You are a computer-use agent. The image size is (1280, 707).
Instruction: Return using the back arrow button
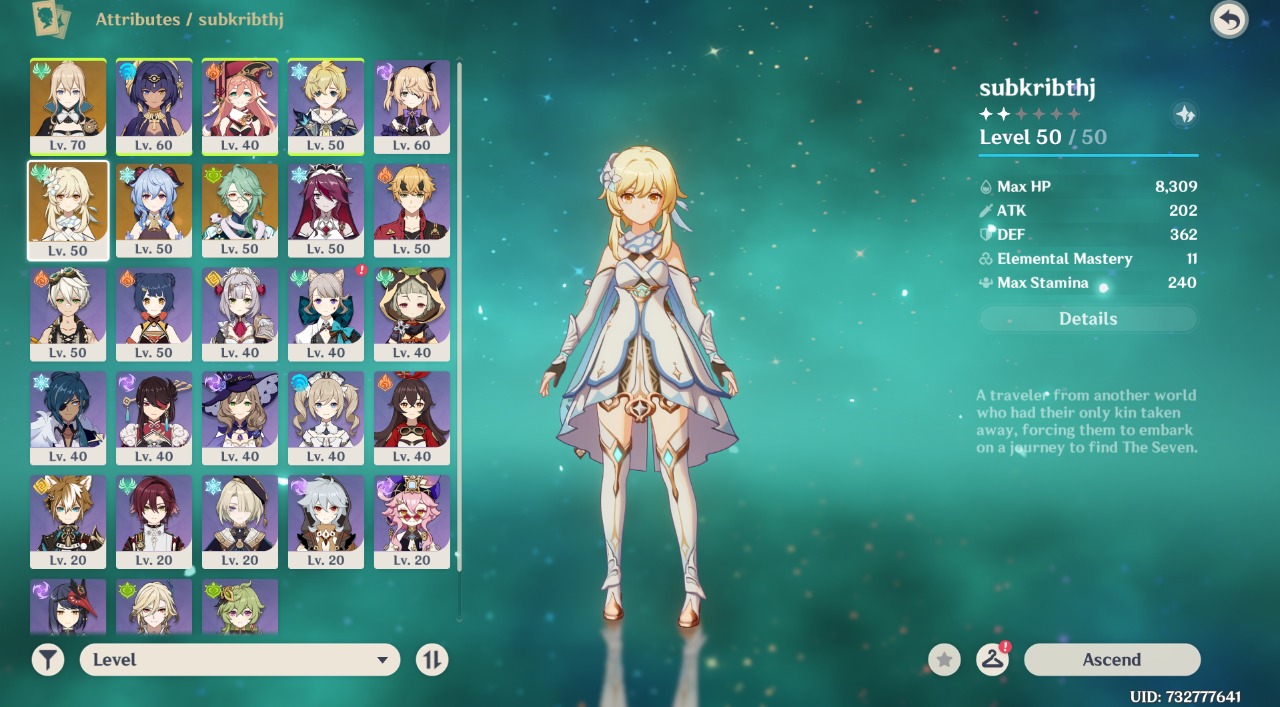(x=1229, y=20)
